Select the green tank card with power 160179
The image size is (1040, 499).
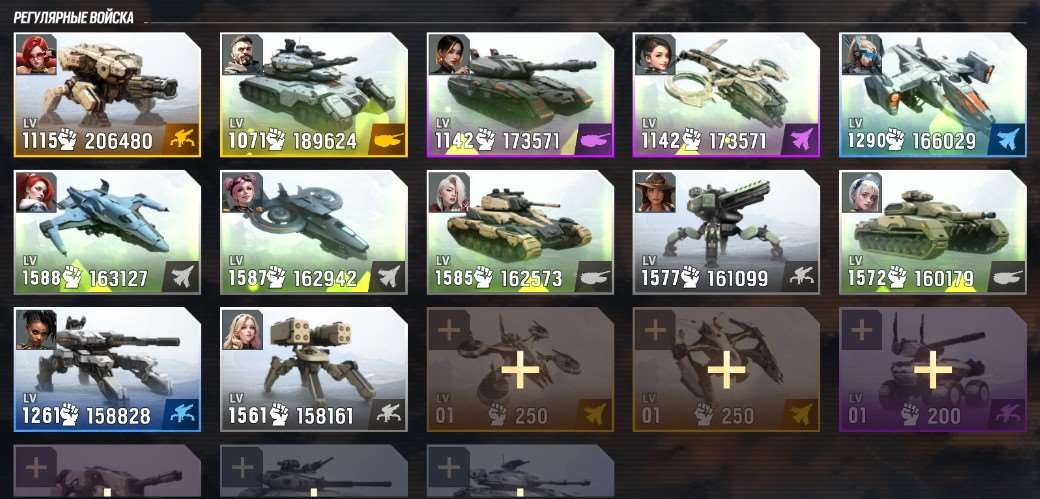point(931,232)
